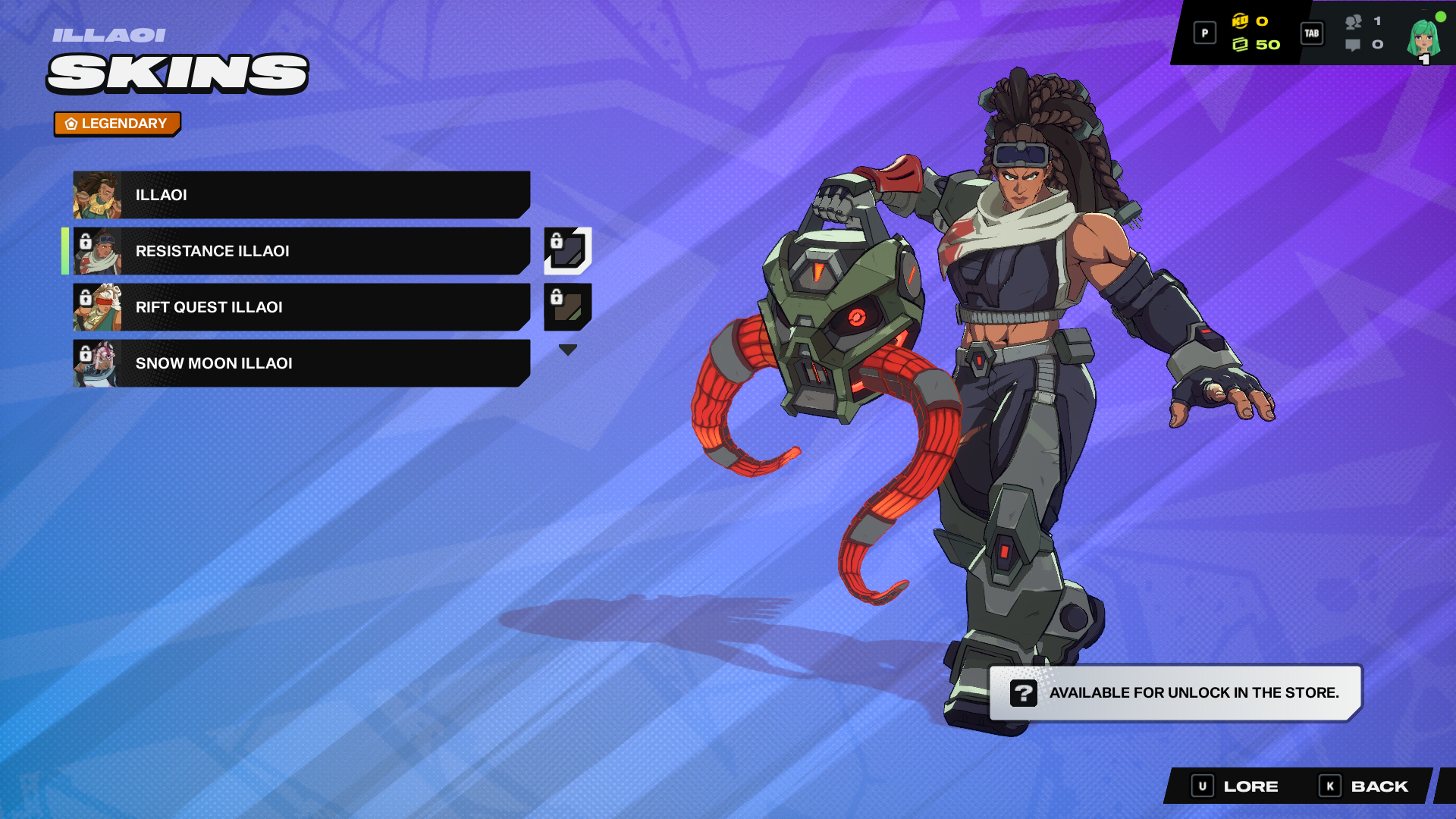Open the friends list icon

(1354, 21)
